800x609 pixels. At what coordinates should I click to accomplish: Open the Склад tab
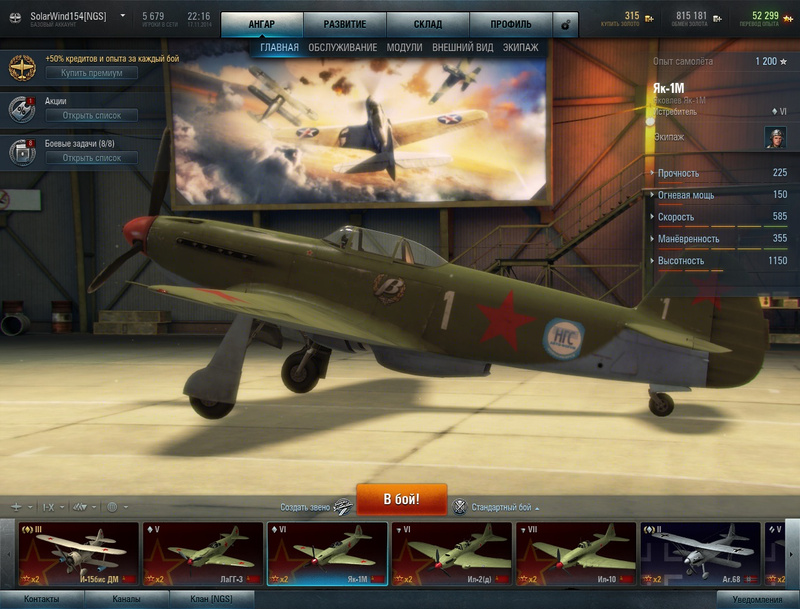tap(428, 23)
